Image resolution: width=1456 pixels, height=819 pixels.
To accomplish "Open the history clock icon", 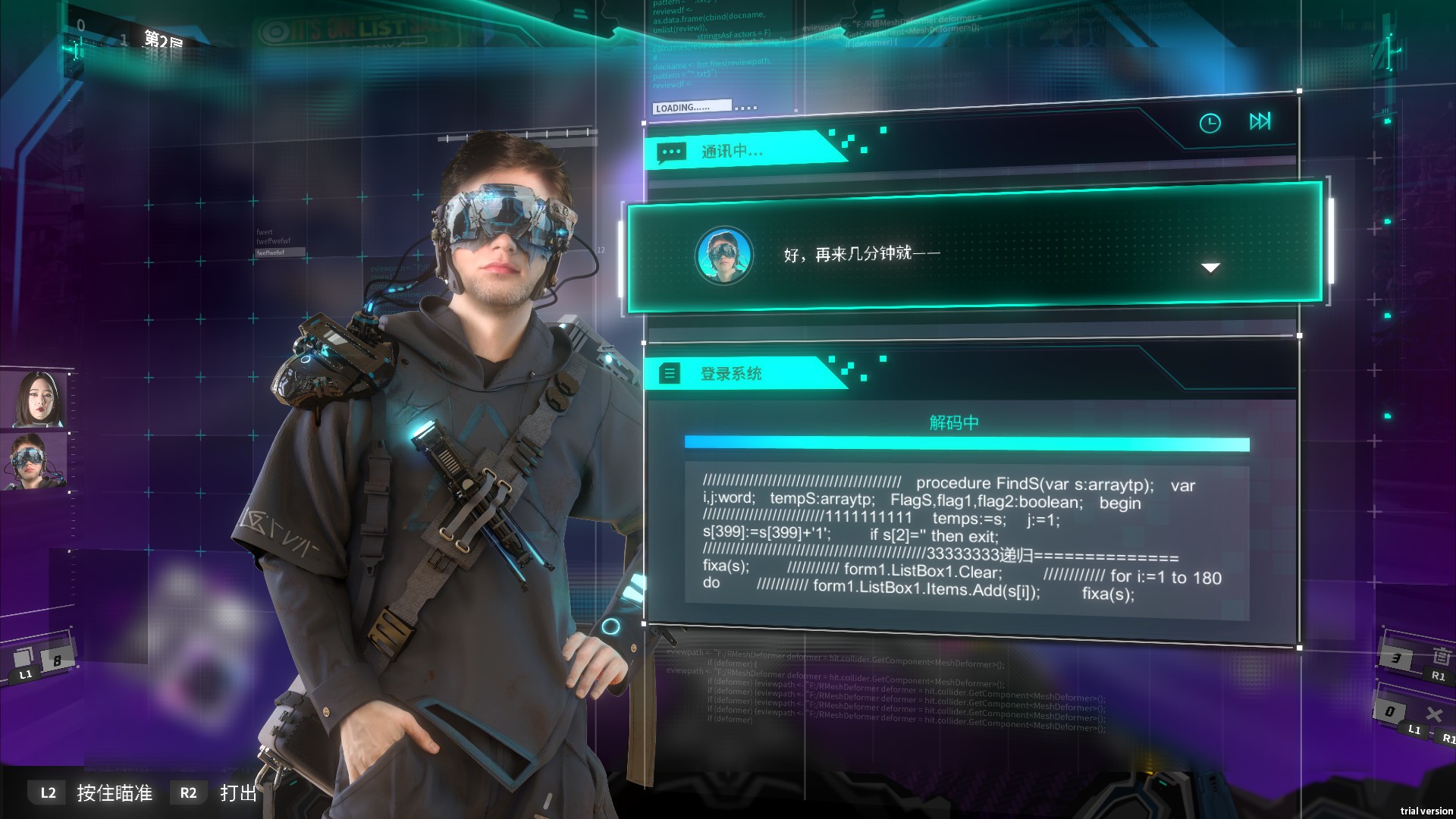I will pos(1210,121).
